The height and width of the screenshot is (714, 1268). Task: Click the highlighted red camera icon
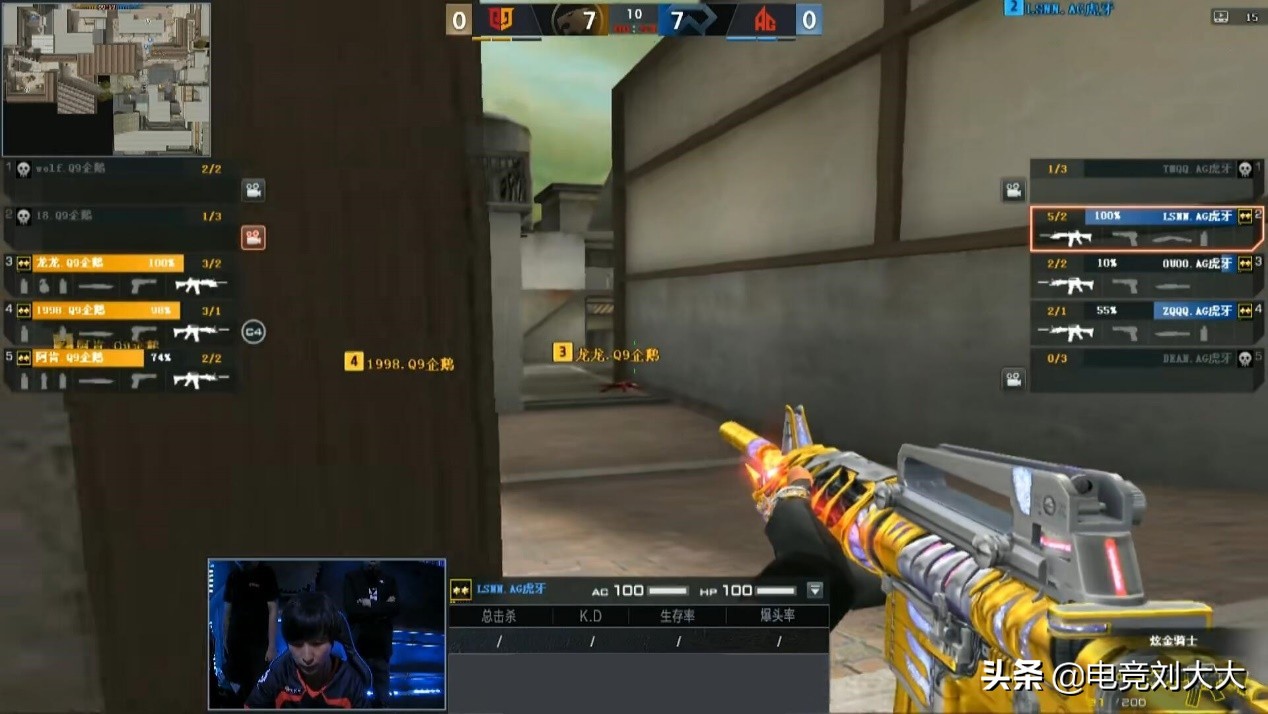pos(253,238)
